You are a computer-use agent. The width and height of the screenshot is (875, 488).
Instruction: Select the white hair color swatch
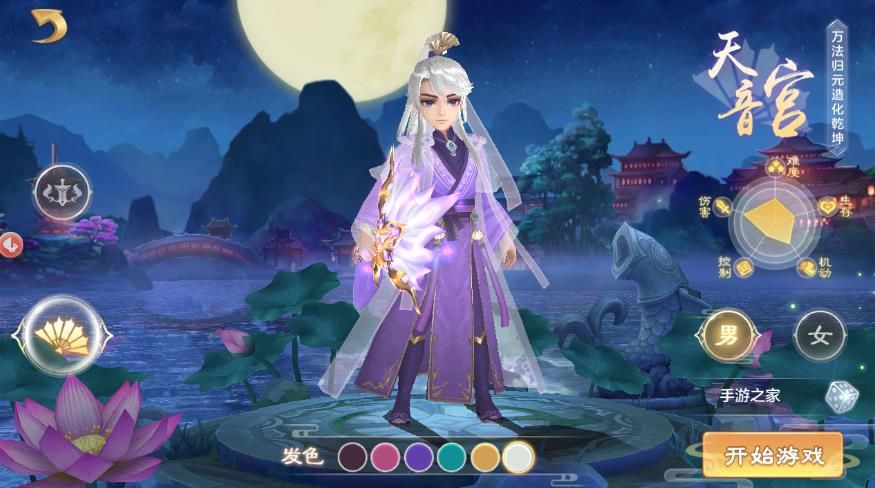click(519, 457)
